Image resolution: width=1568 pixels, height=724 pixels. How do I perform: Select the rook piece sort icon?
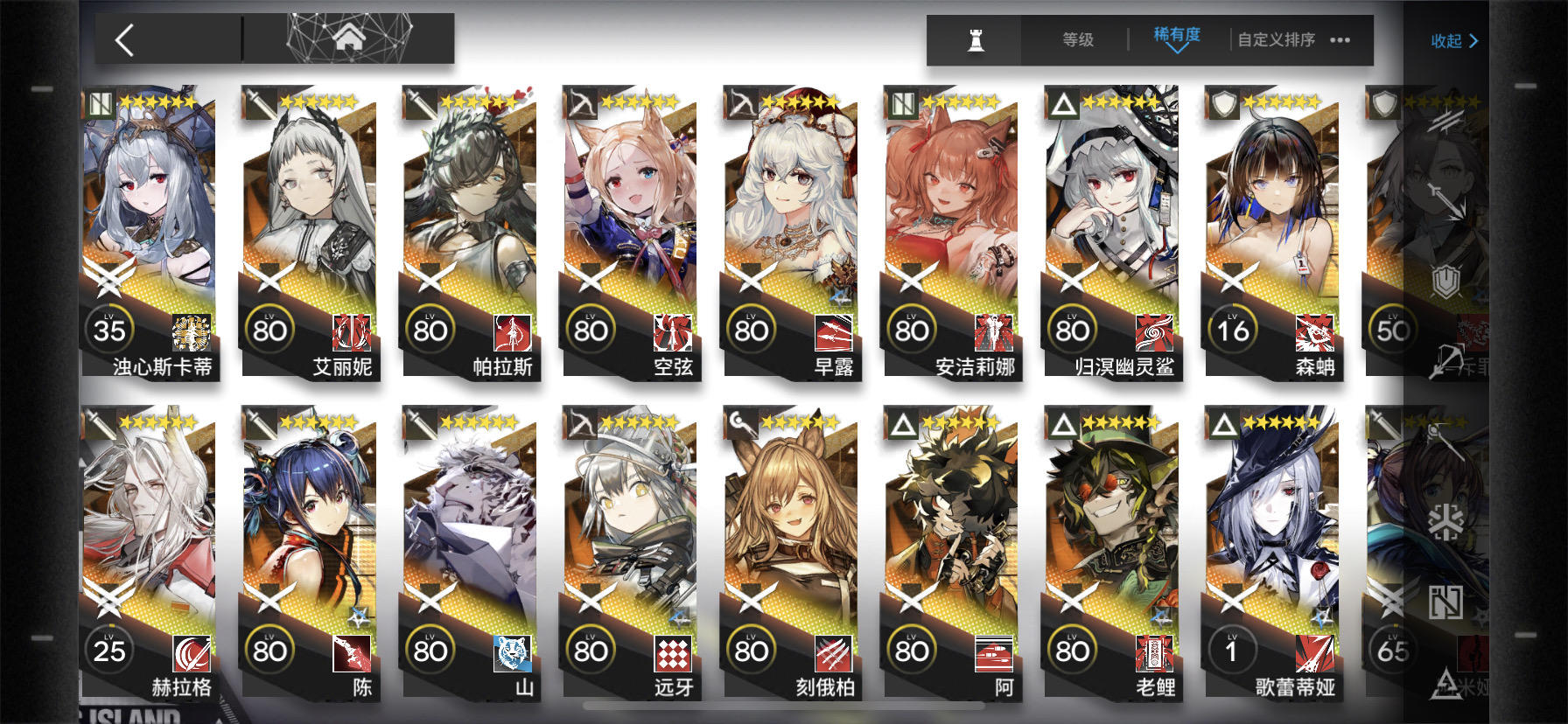coord(974,39)
